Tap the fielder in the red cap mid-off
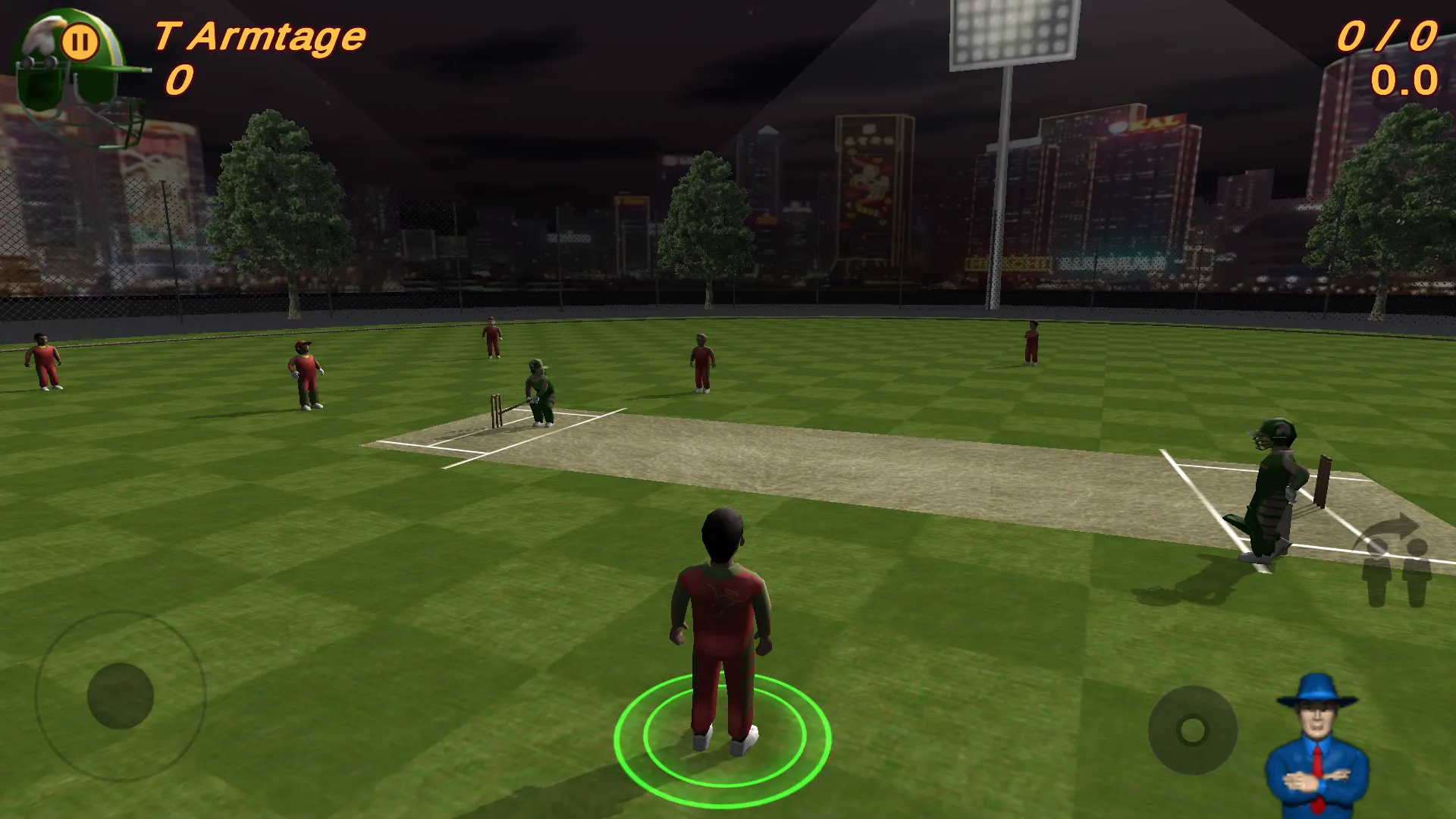This screenshot has height=819, width=1456. tap(303, 375)
